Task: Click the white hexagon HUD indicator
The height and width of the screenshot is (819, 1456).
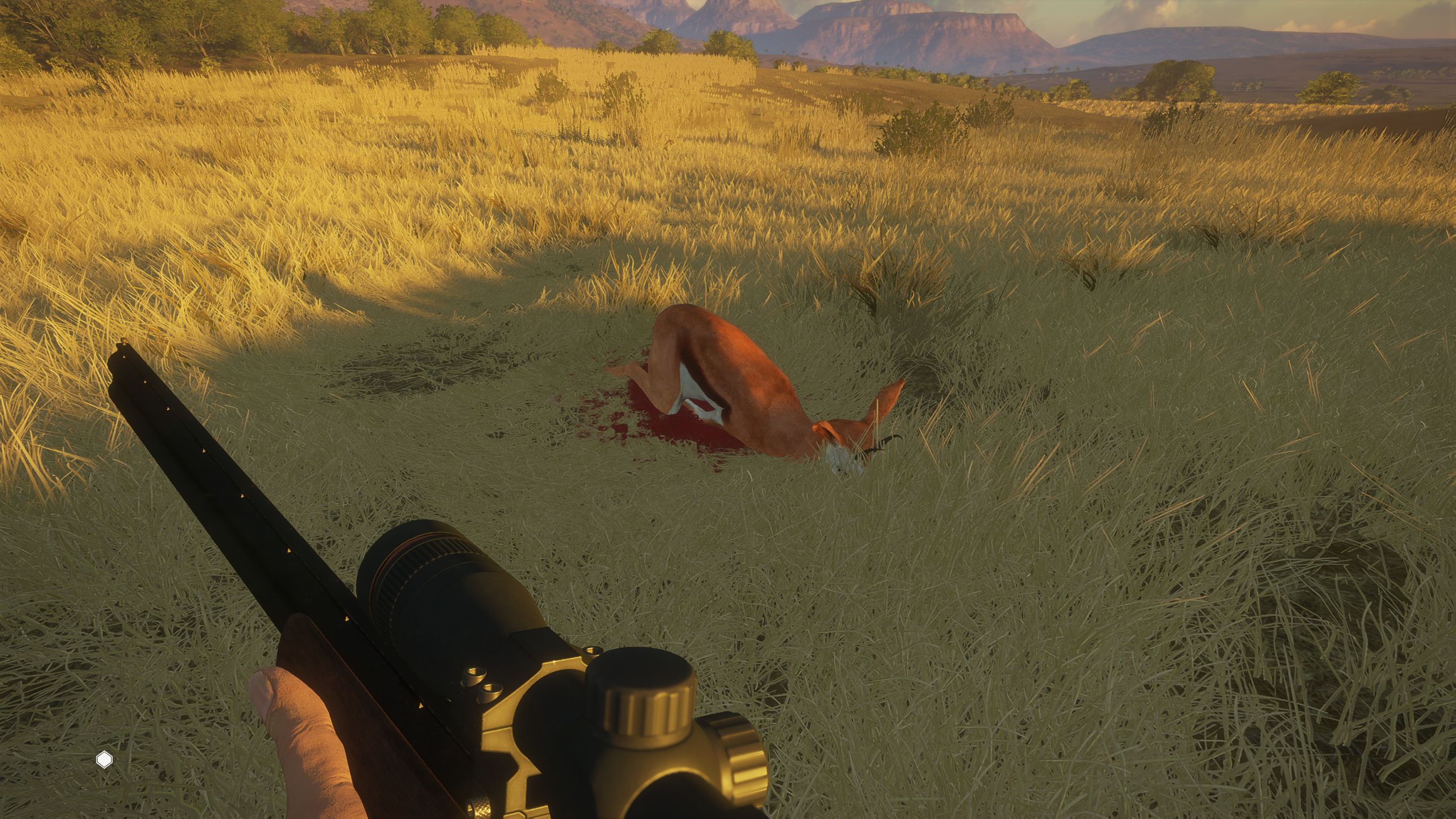Action: click(x=104, y=760)
